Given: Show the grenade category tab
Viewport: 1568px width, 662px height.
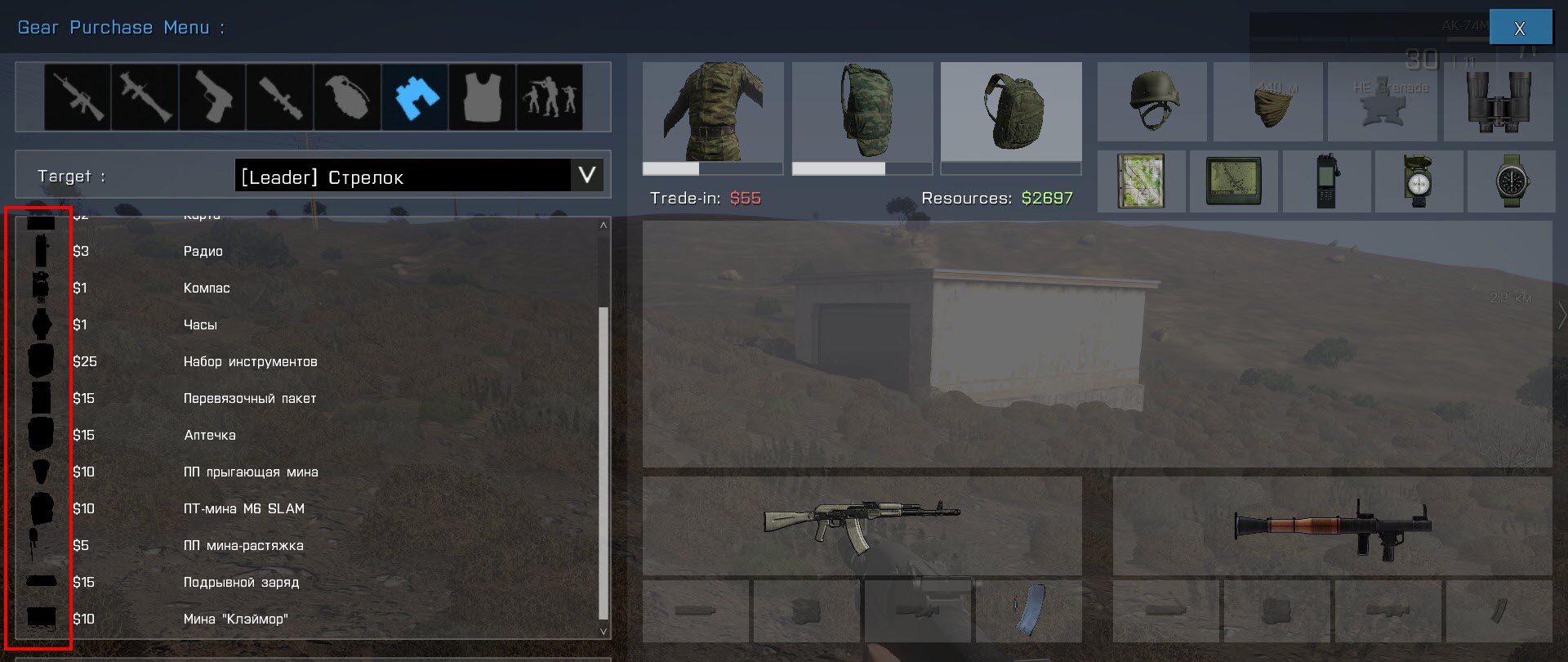Looking at the screenshot, I should point(347,98).
